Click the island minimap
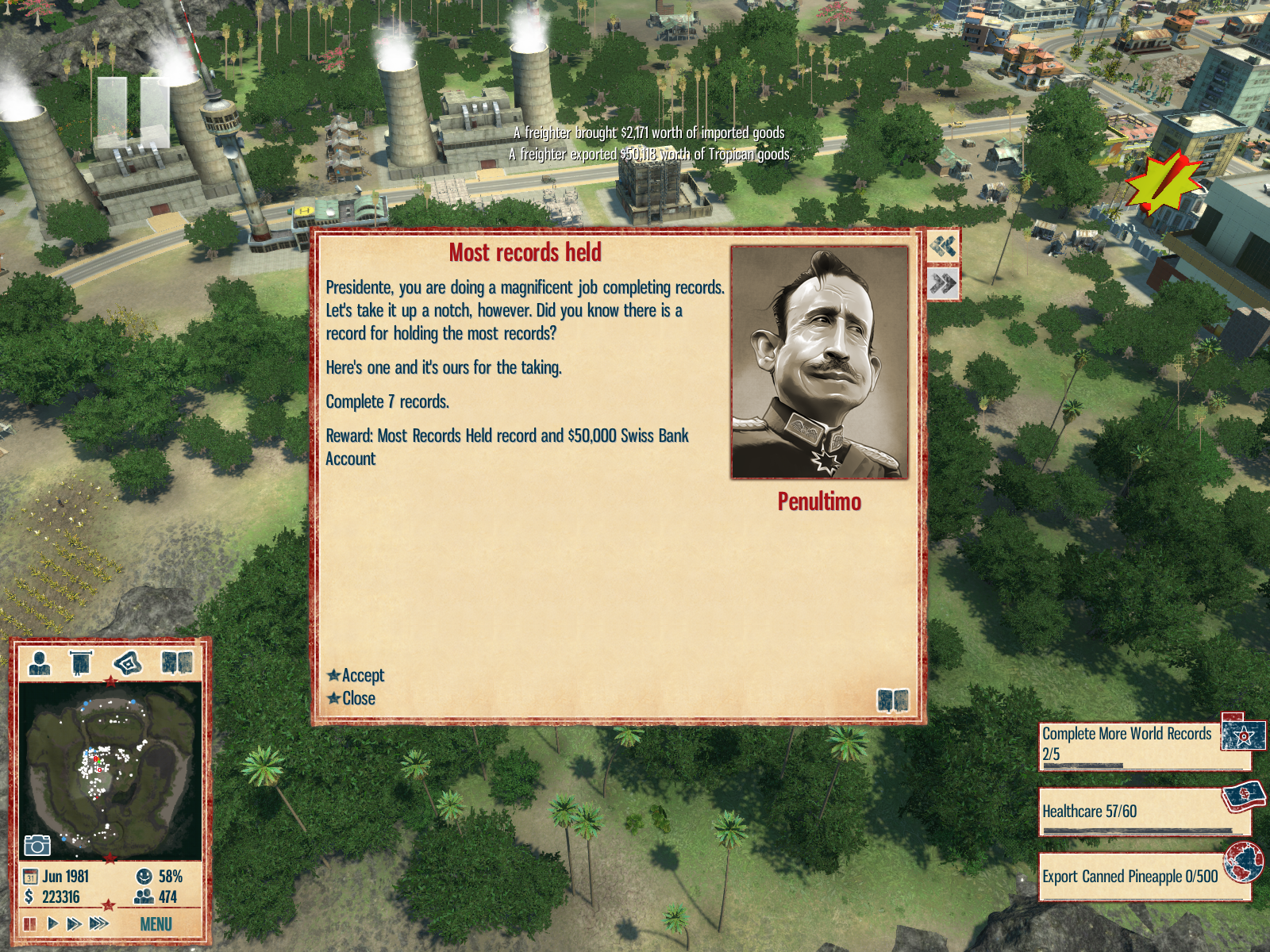 tap(110, 770)
